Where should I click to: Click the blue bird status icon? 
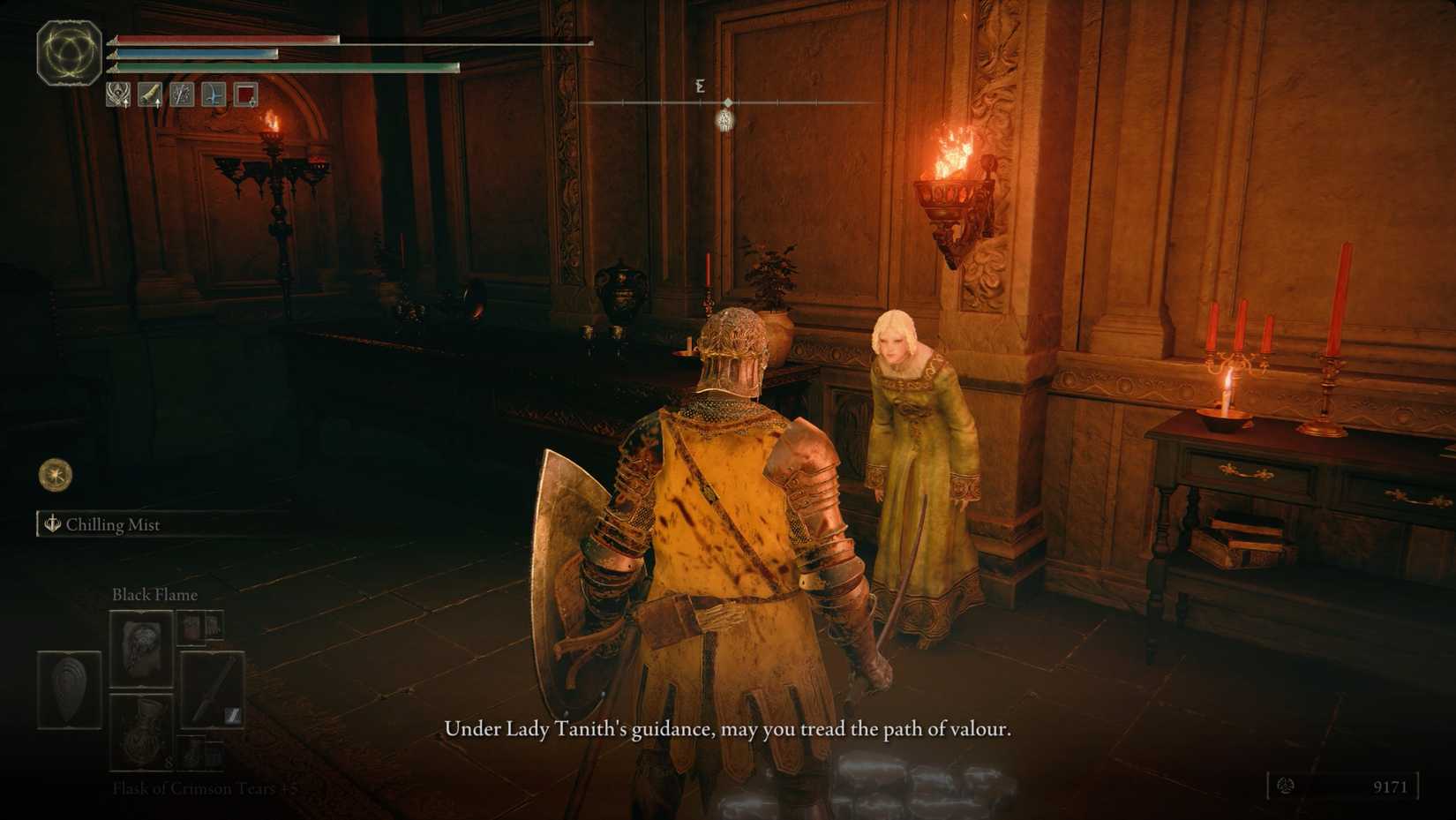click(213, 95)
